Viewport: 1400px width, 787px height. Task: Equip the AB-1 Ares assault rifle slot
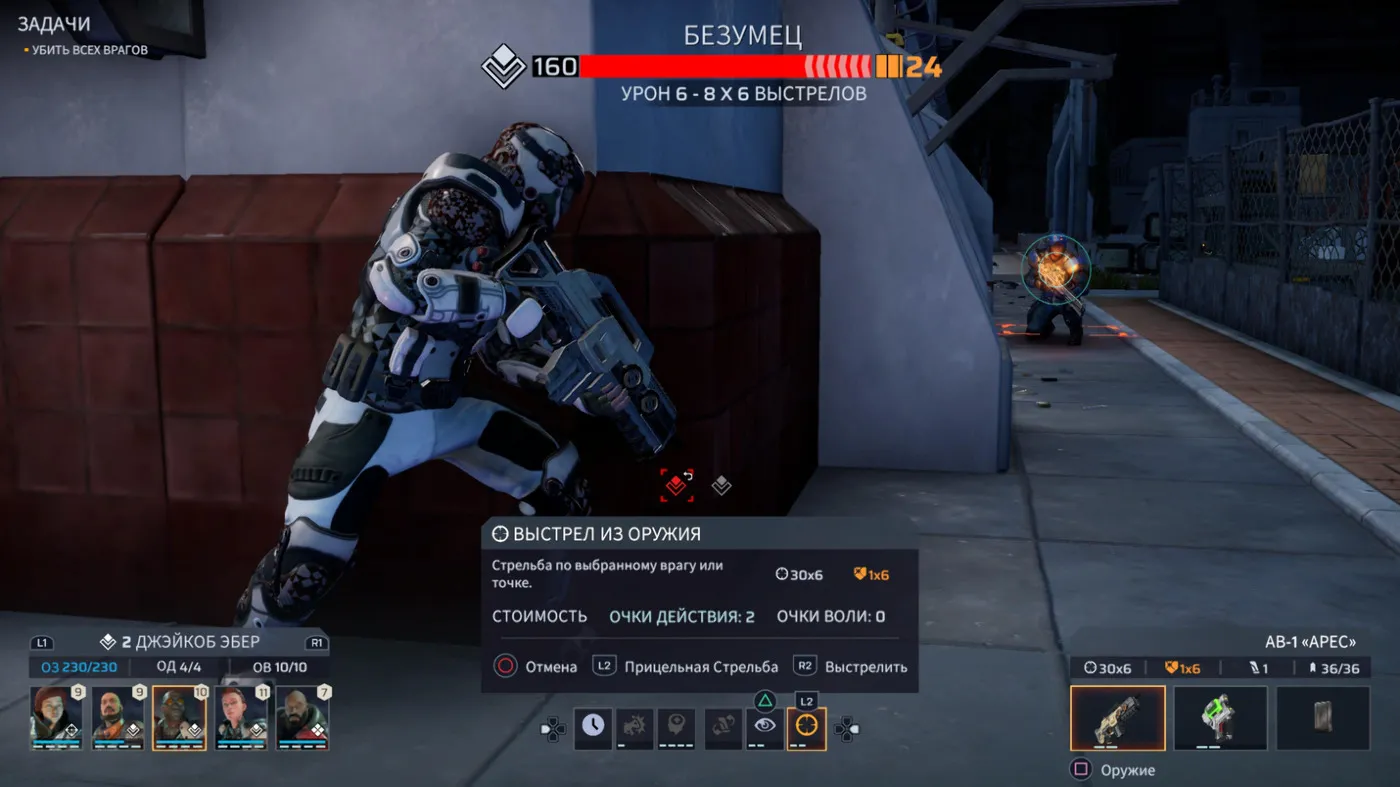1117,717
